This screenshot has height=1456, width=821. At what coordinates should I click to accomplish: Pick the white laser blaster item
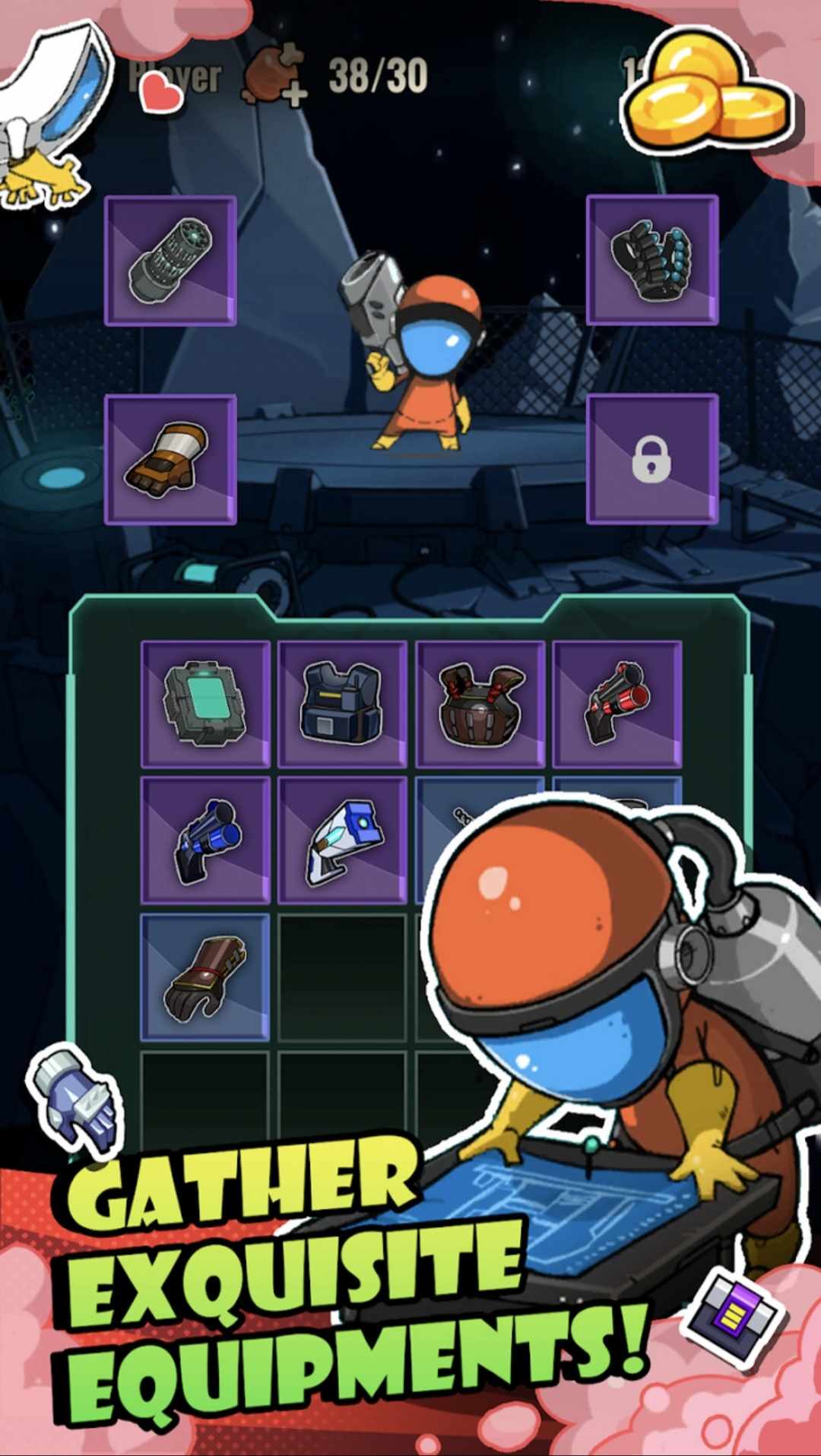click(342, 840)
